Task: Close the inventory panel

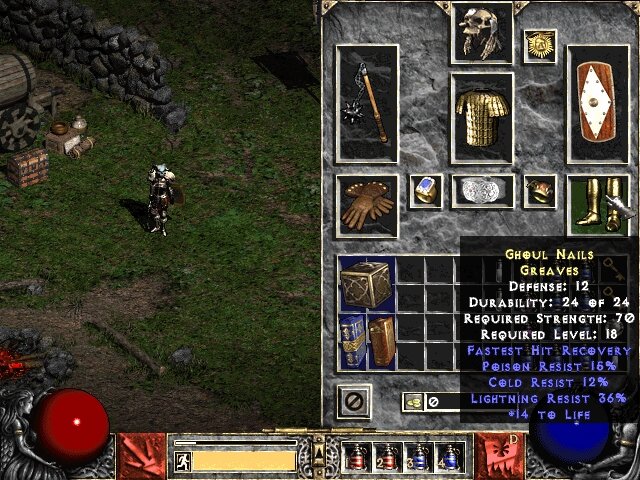Action: (354, 402)
